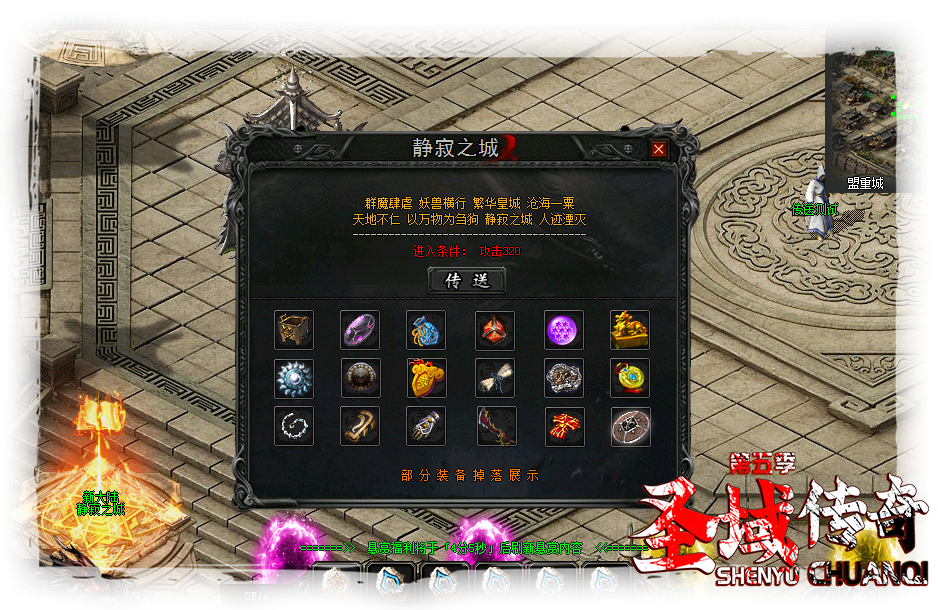Select the white bead bracelet item

[294, 426]
